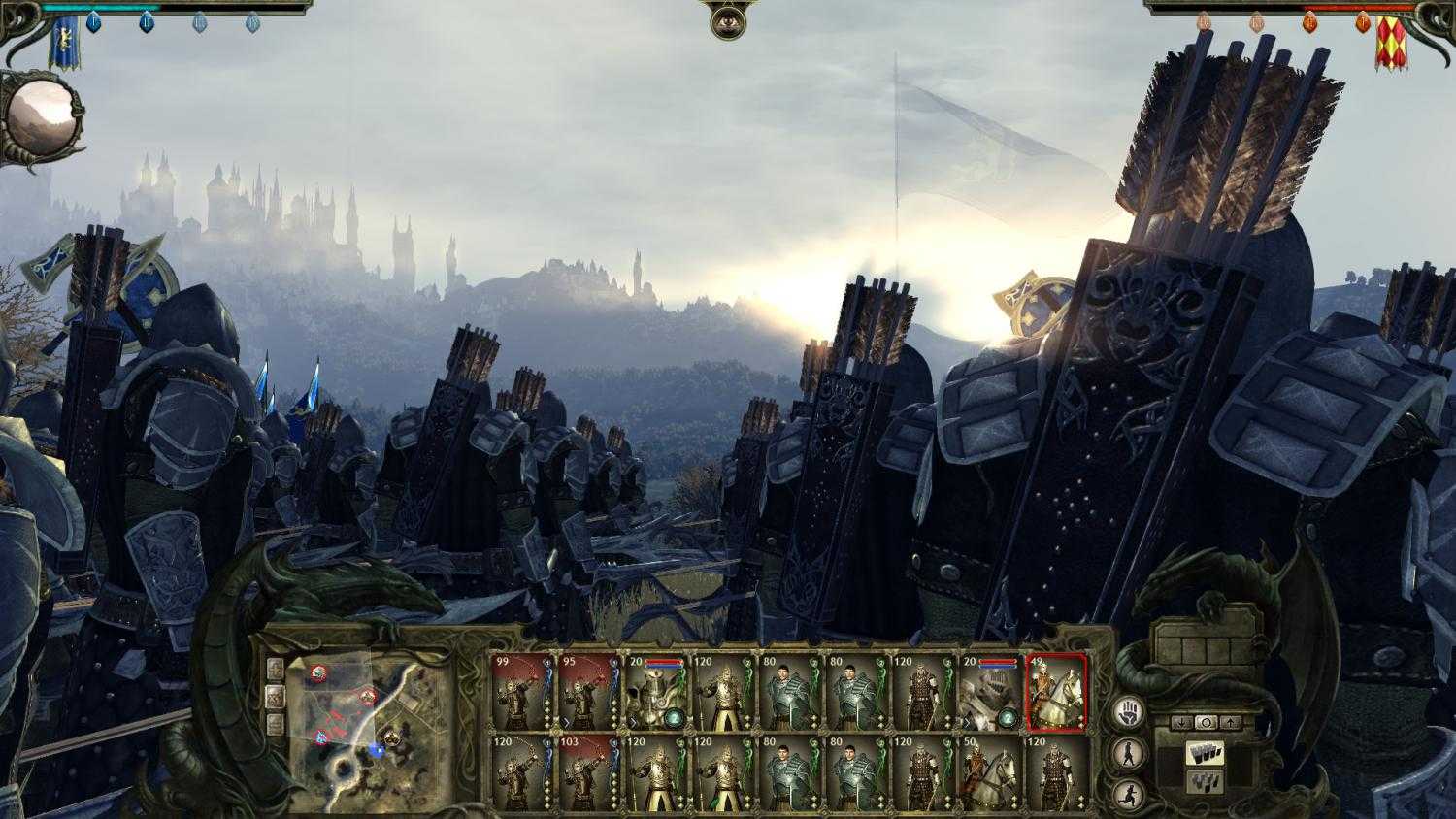Select the run movement stance icon
The height and width of the screenshot is (819, 1456).
1128,795
